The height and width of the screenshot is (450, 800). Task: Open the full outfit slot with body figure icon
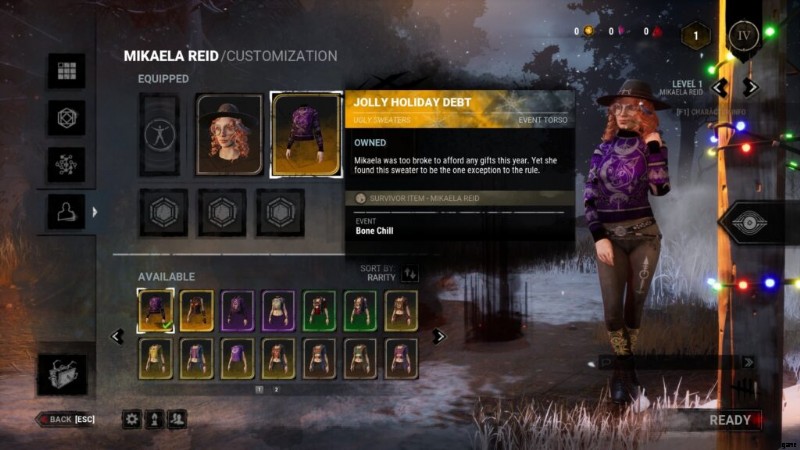coord(159,135)
